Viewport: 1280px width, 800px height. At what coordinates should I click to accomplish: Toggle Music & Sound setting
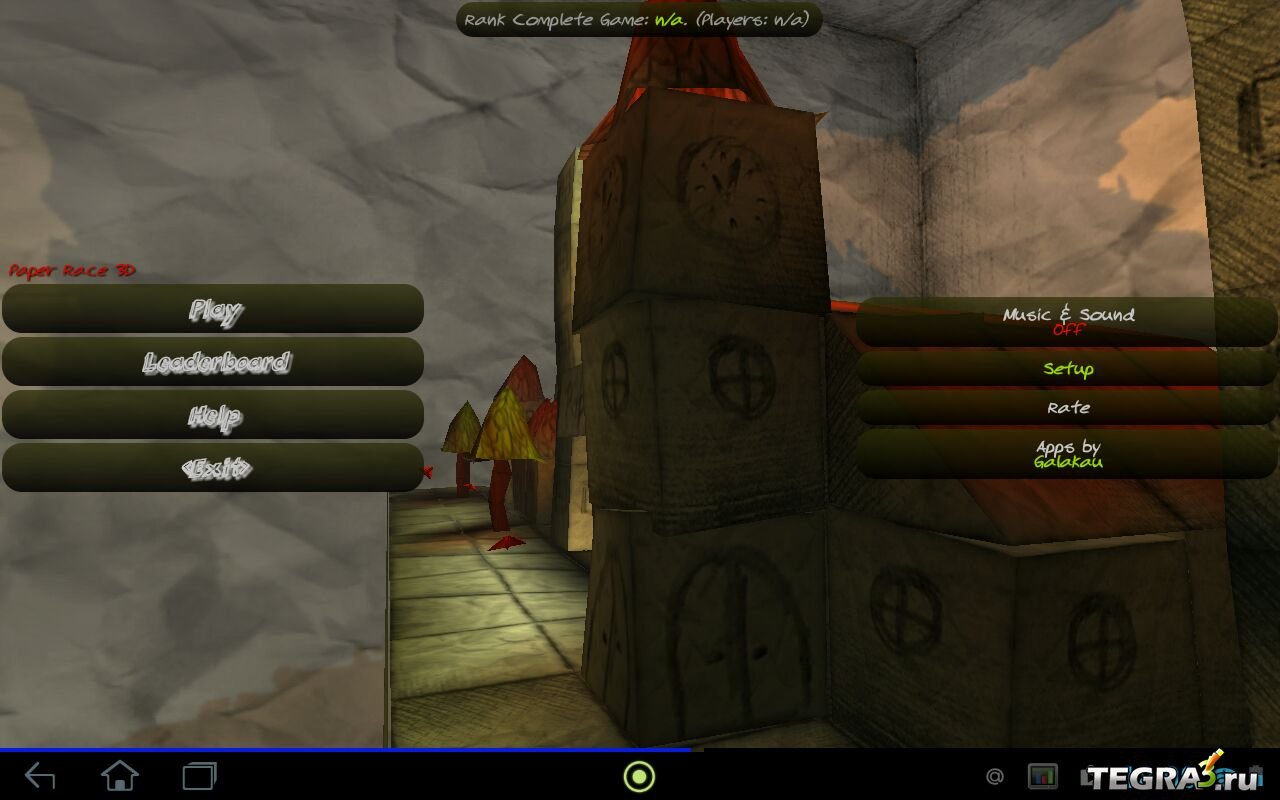pos(1067,321)
